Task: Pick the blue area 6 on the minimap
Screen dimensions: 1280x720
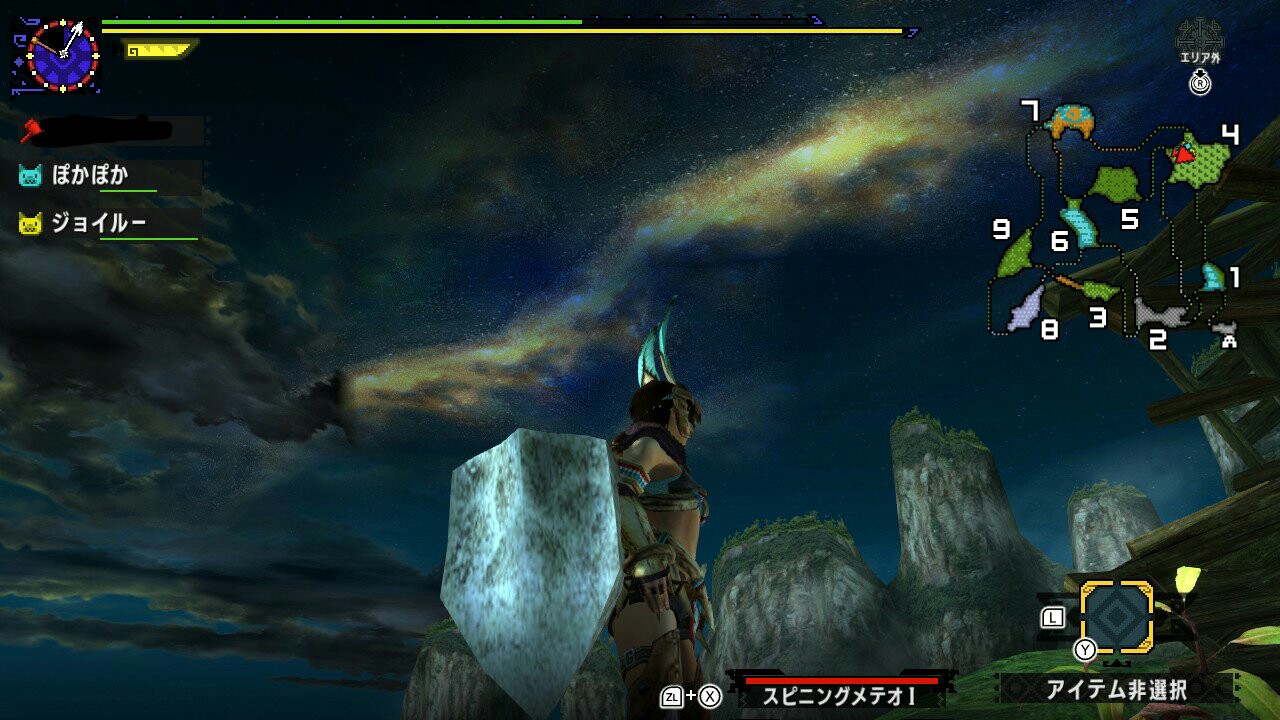Action: tap(1080, 224)
